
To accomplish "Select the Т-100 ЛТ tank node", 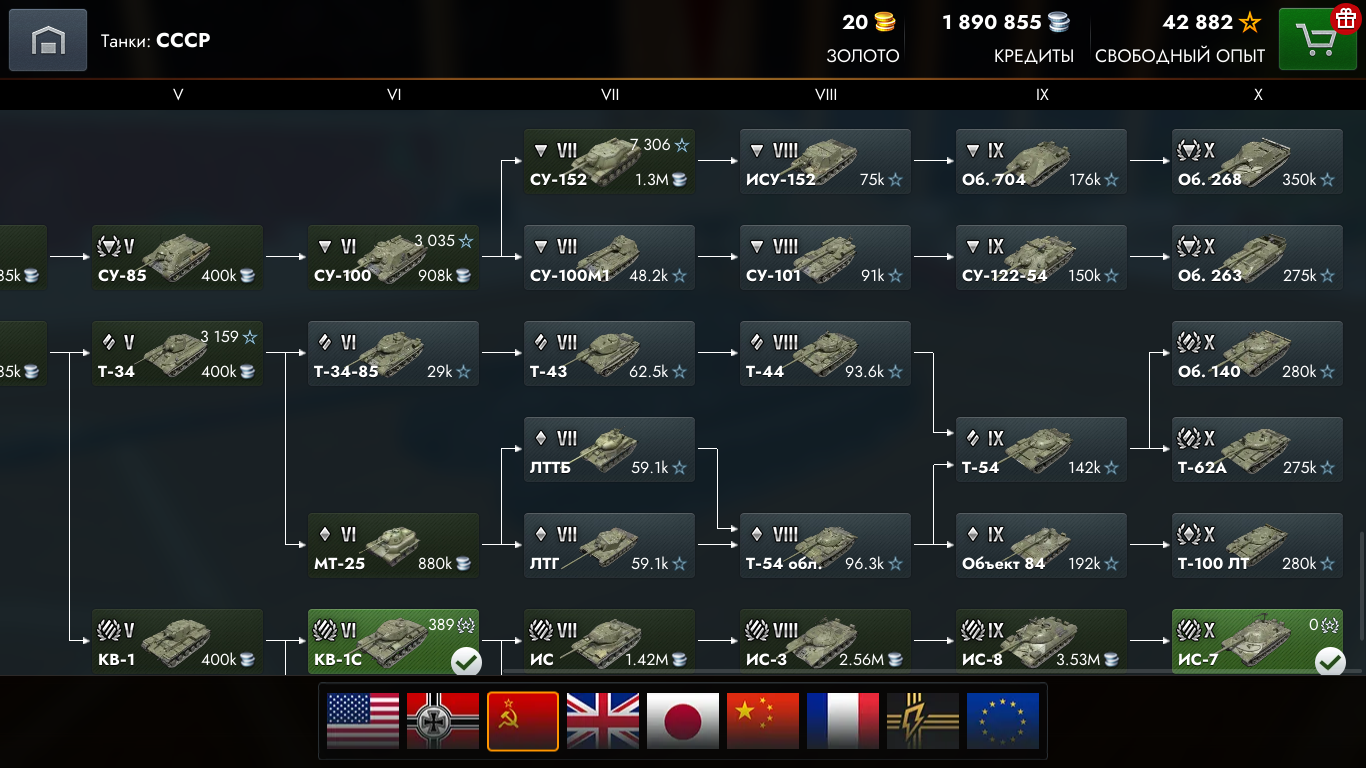I will pyautogui.click(x=1257, y=546).
